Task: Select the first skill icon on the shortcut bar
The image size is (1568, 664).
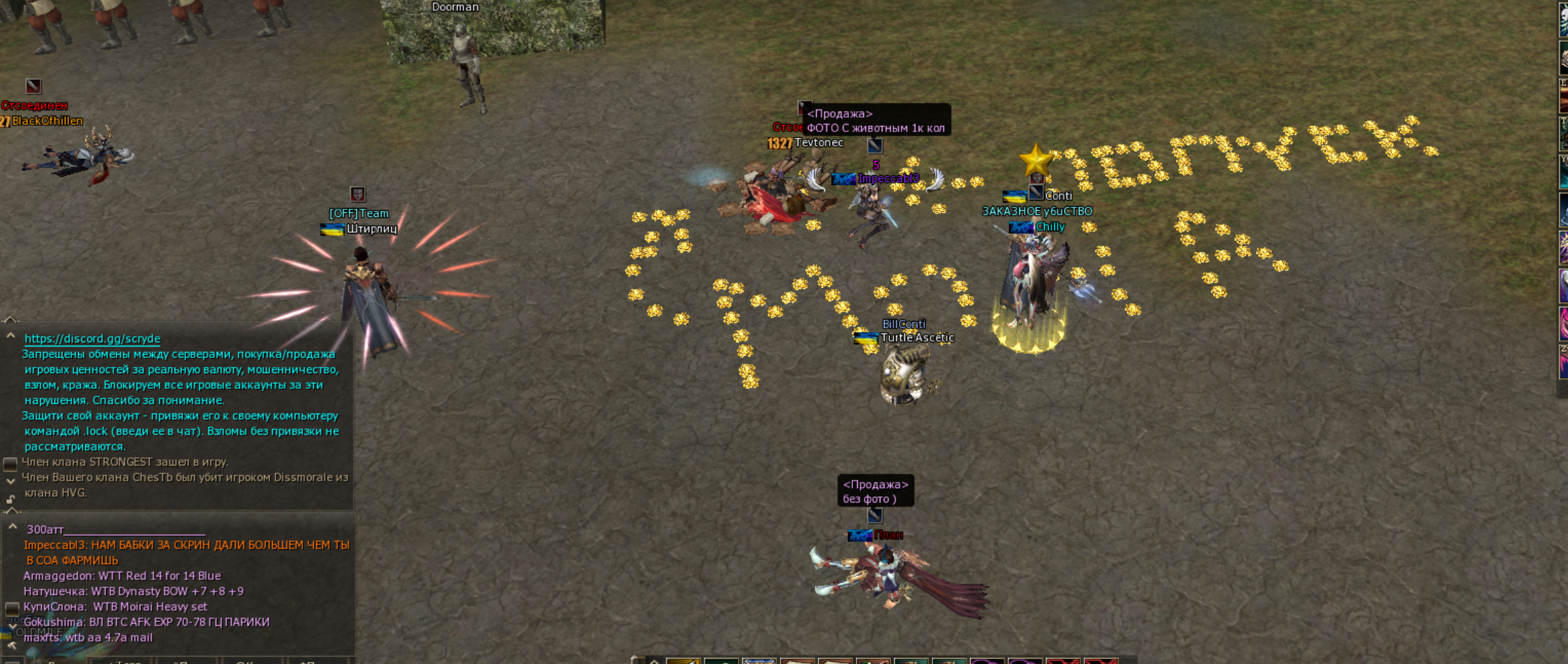Action: (683, 659)
